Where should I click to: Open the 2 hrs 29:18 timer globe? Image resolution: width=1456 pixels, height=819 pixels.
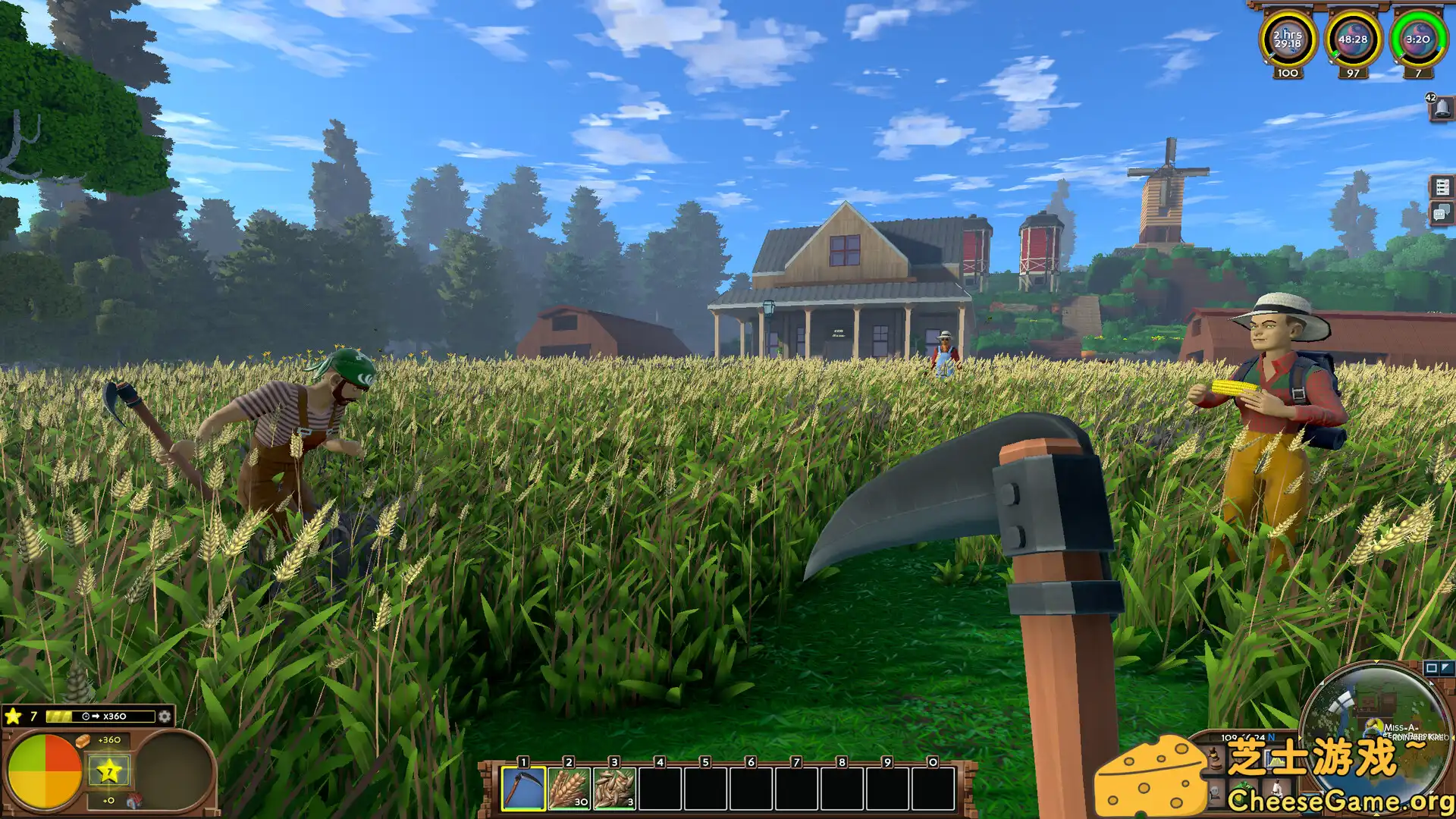(x=1288, y=39)
